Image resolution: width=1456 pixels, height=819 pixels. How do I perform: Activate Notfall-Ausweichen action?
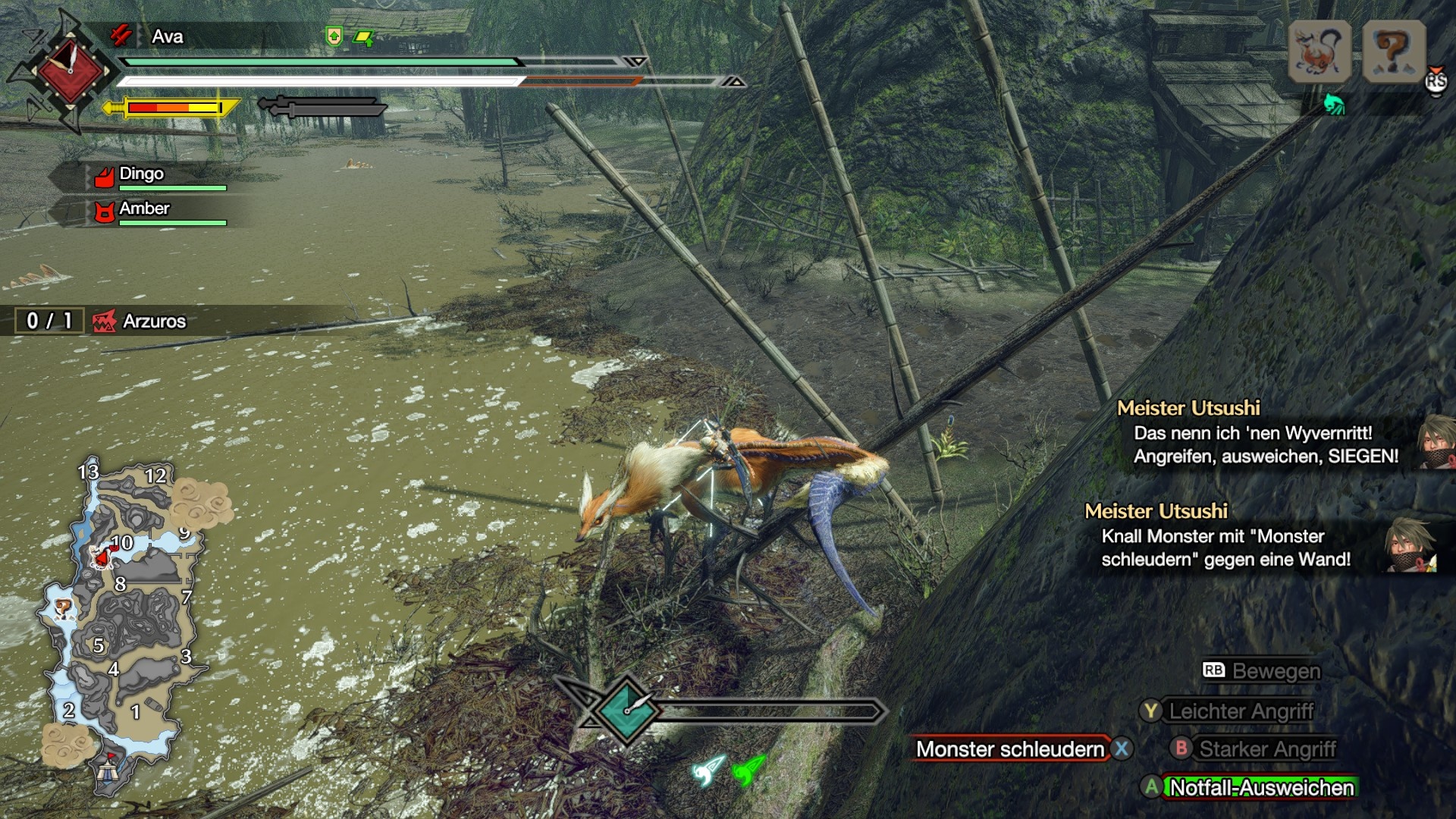pyautogui.click(x=1261, y=788)
